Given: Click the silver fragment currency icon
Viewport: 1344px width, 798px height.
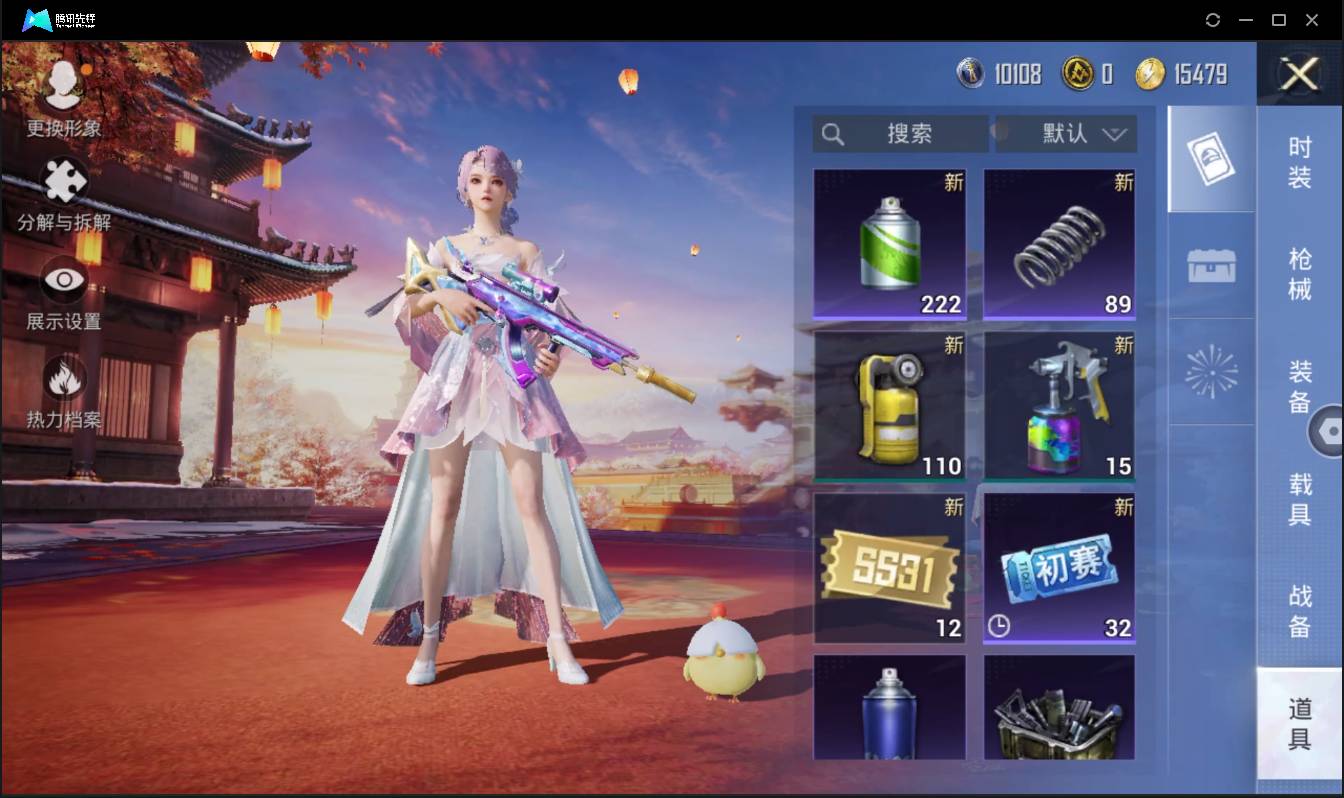Looking at the screenshot, I should (971, 74).
